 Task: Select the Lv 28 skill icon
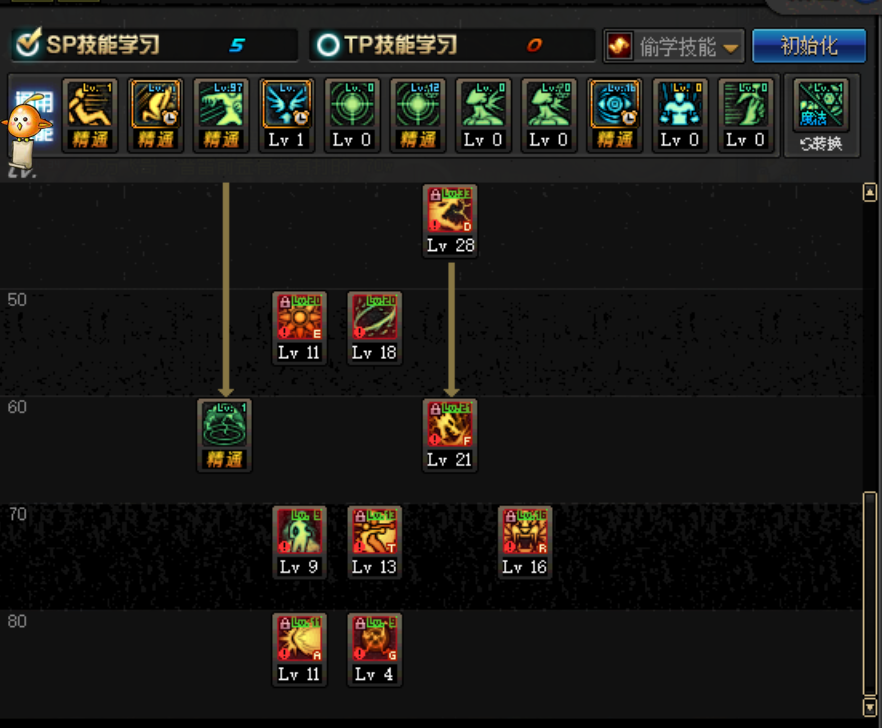tap(449, 212)
